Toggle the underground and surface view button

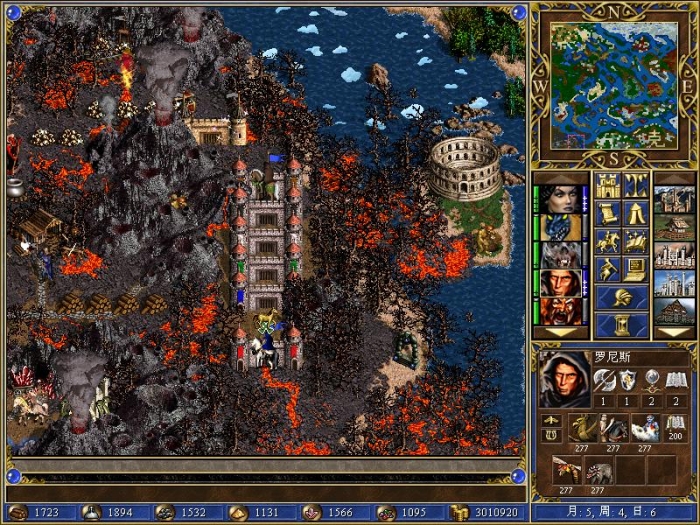click(636, 185)
